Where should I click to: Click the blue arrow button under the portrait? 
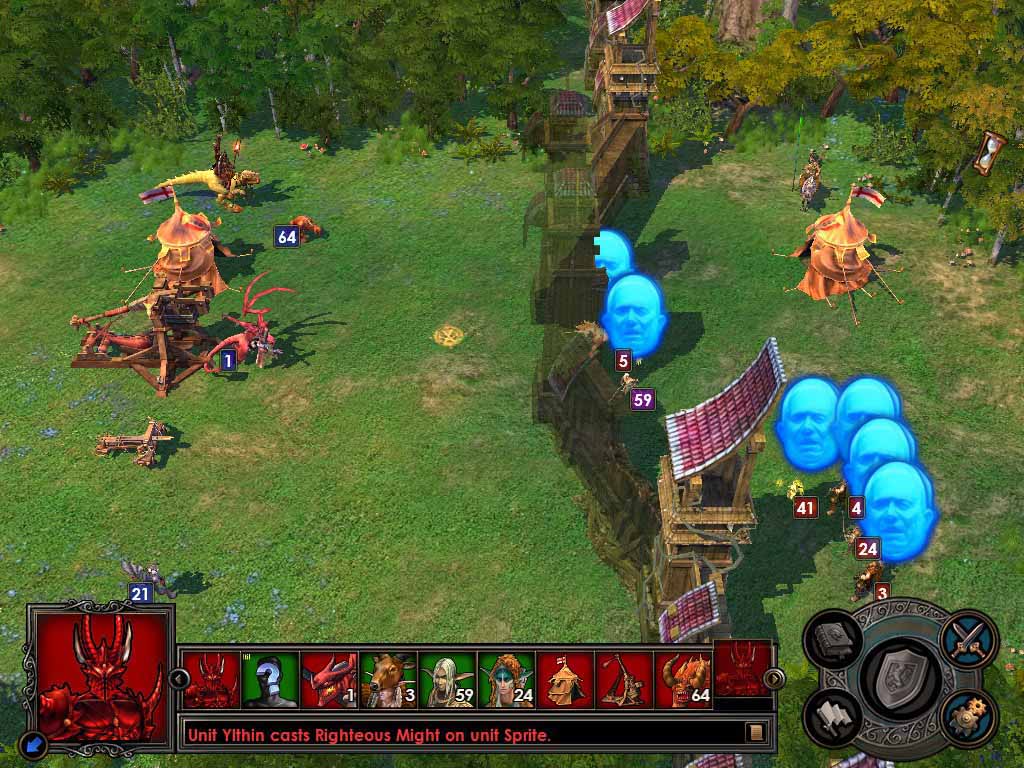[33, 744]
